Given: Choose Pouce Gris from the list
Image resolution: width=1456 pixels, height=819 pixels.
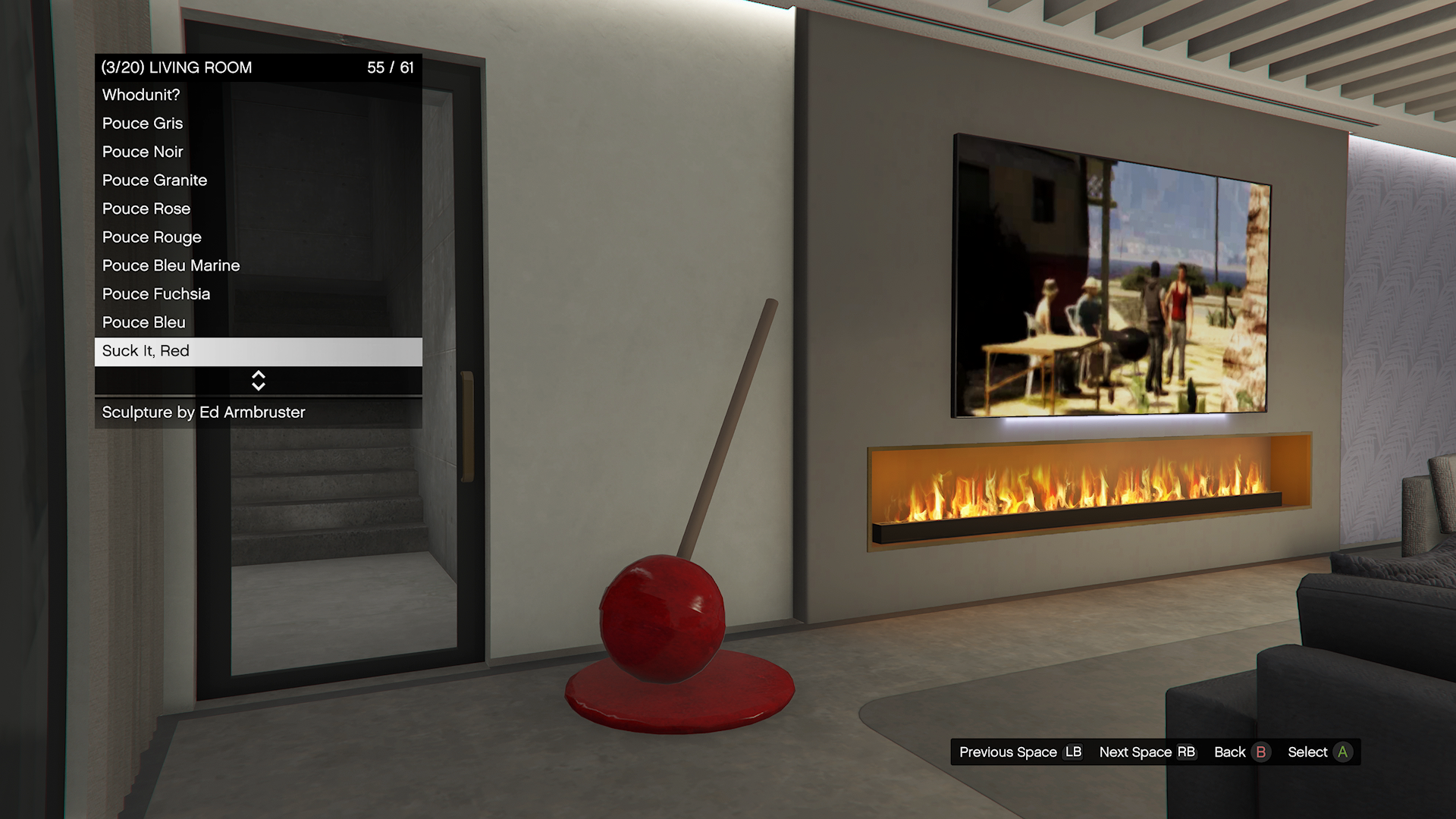Looking at the screenshot, I should coord(258,124).
